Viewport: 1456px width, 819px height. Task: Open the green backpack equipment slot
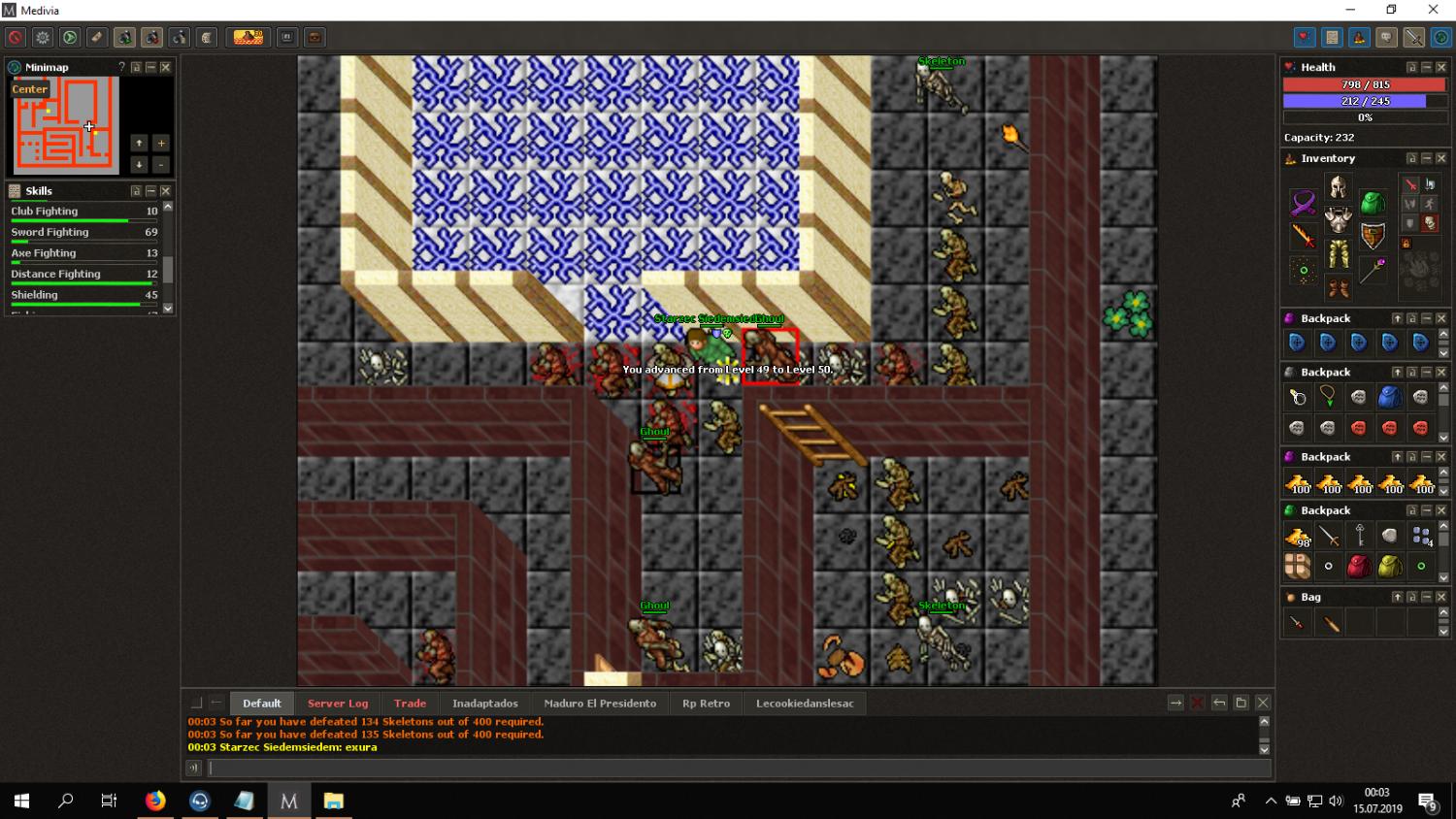[x=1373, y=203]
